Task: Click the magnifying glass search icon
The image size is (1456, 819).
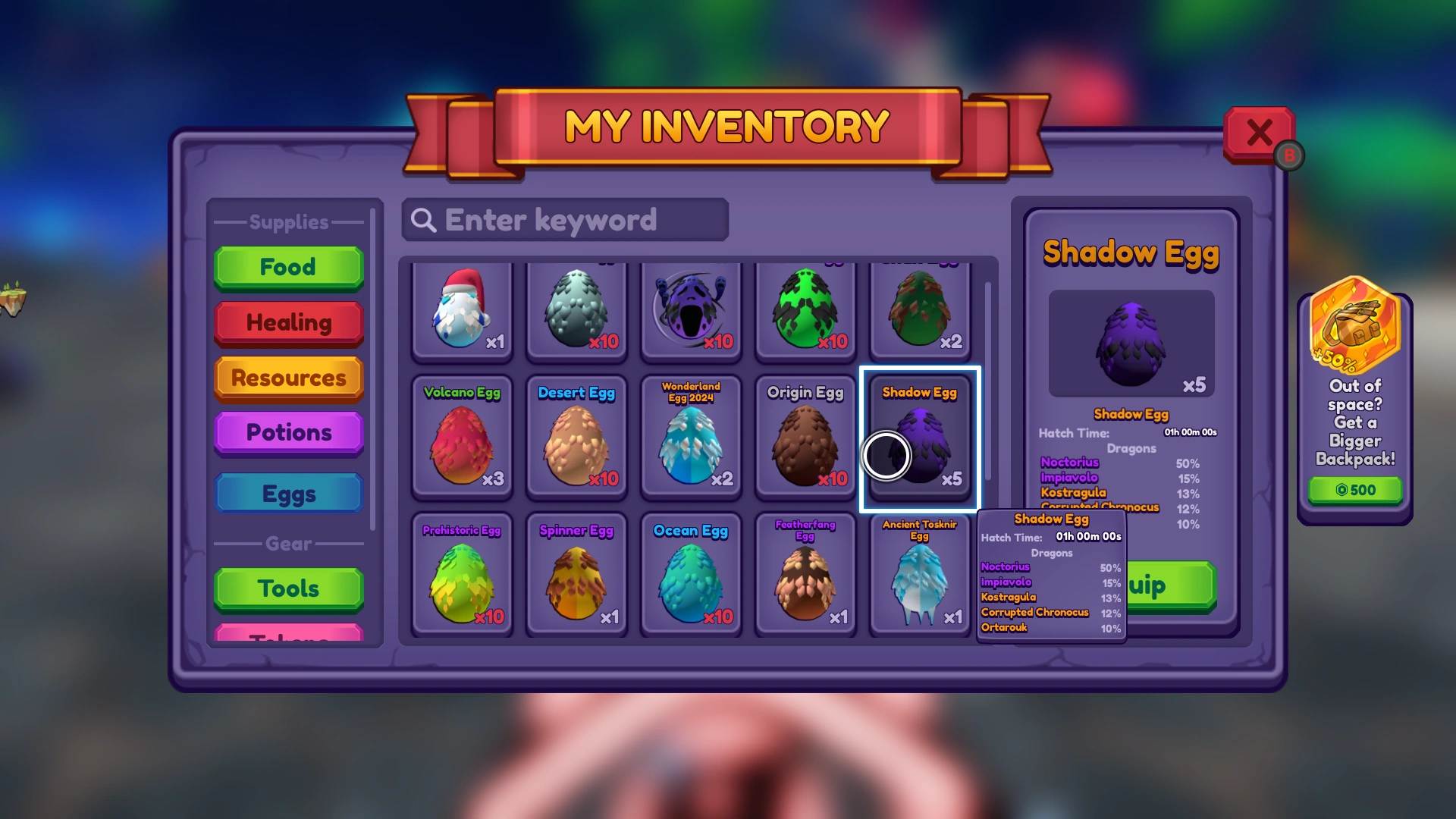Action: pos(424,221)
